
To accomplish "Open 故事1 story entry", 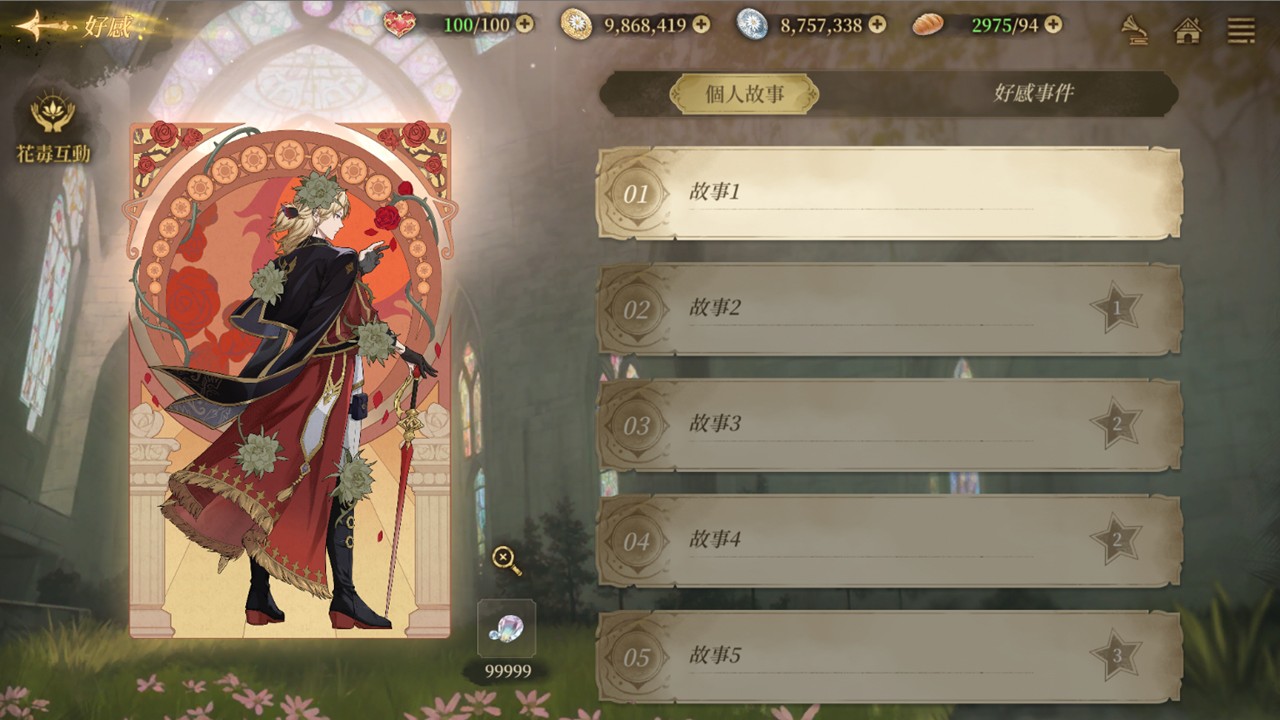I will click(889, 193).
